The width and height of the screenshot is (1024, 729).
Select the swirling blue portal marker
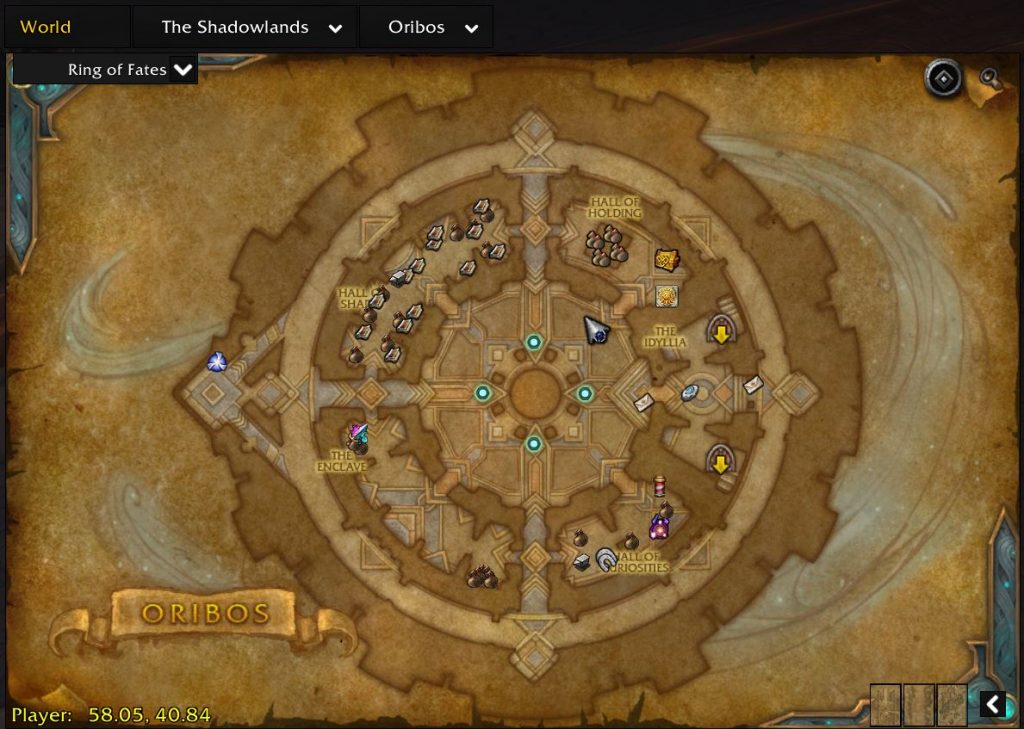pos(216,362)
